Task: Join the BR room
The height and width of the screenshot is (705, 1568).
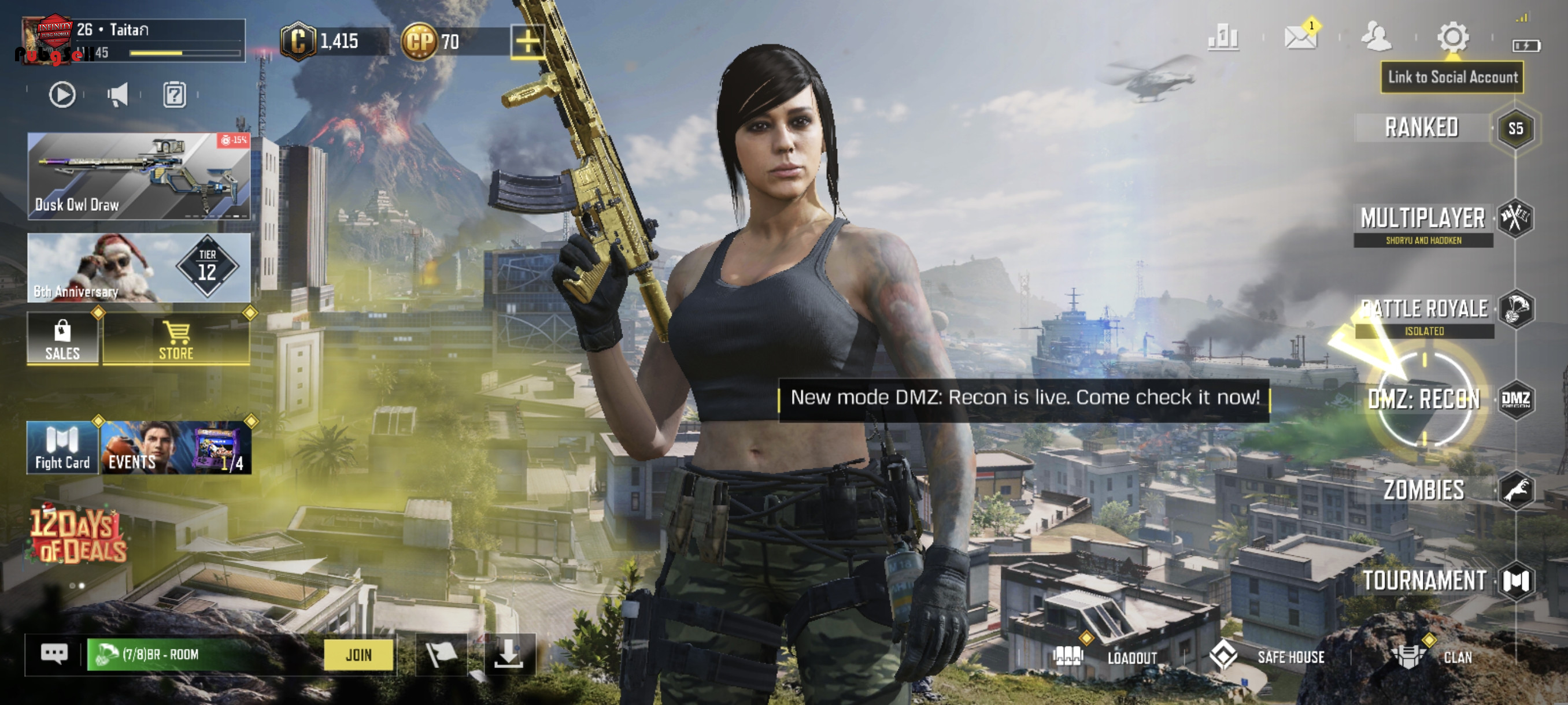Action: [358, 655]
